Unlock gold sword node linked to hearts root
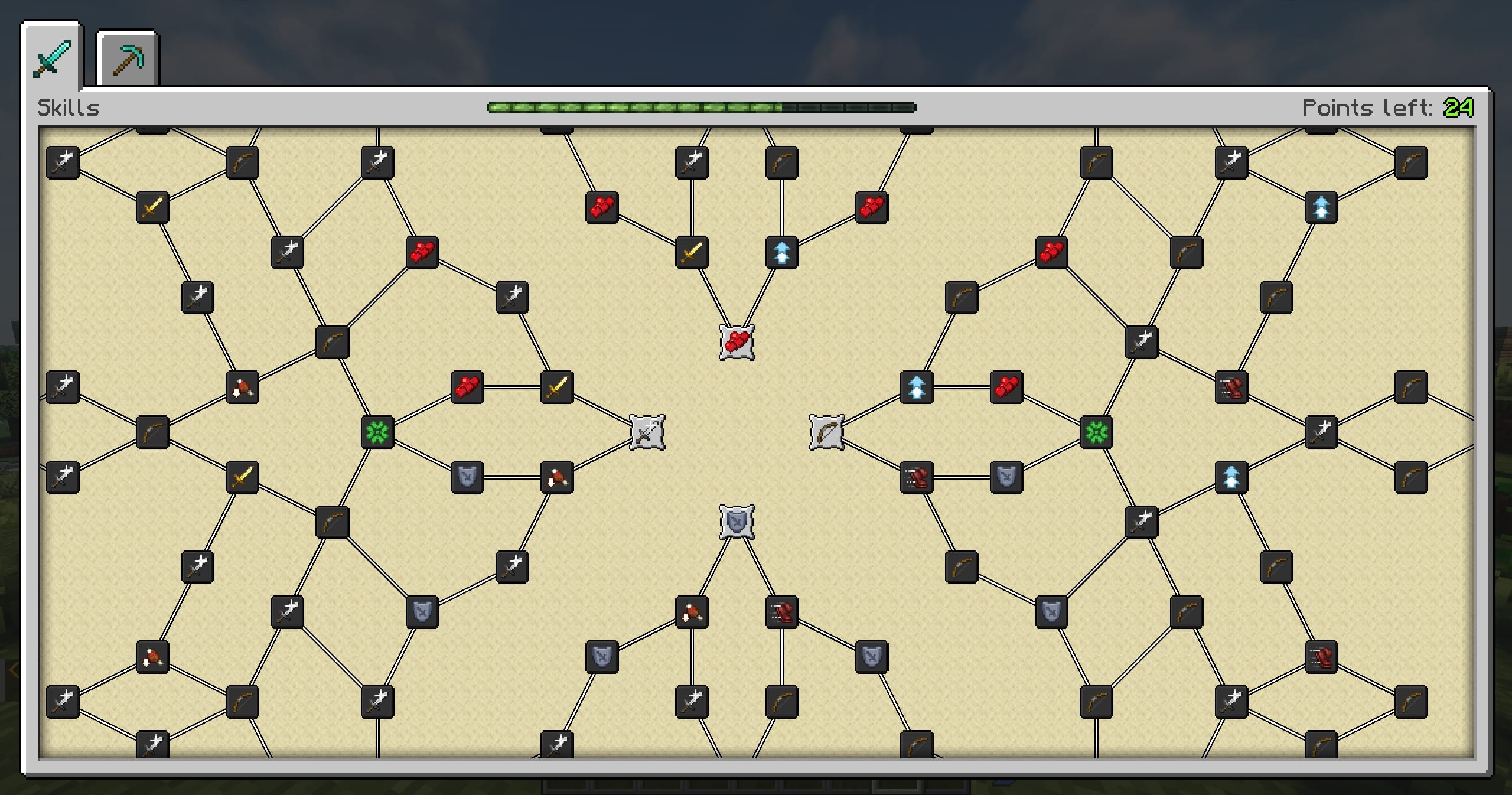Screen dimensions: 1512x795 (692, 253)
